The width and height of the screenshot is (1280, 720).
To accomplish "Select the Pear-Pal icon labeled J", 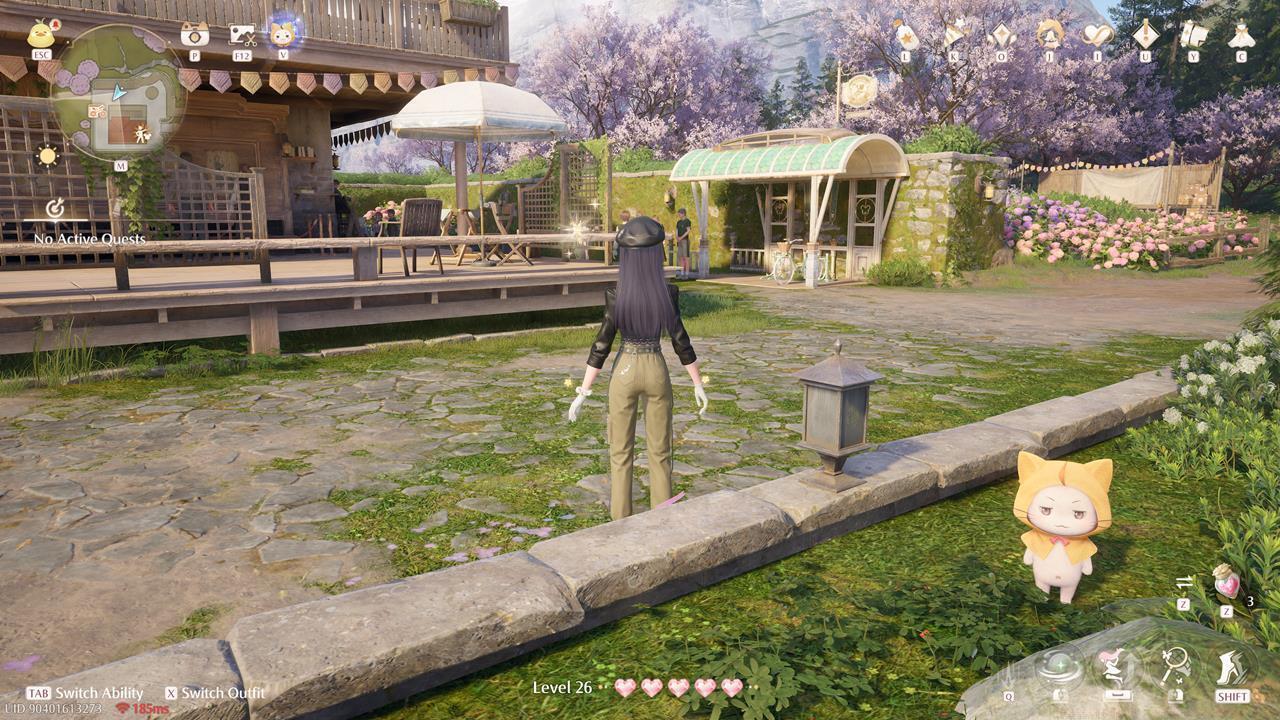I will click(1050, 30).
